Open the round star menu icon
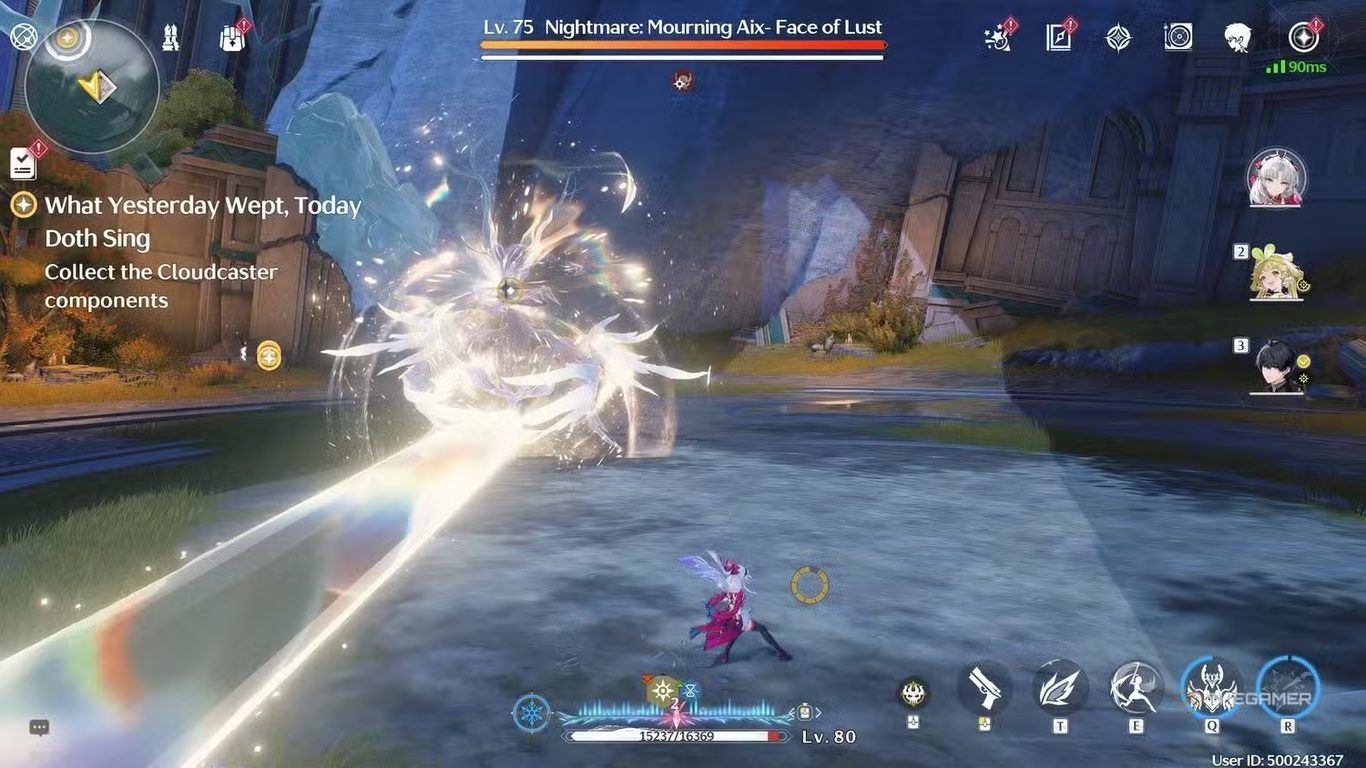 click(x=1303, y=38)
